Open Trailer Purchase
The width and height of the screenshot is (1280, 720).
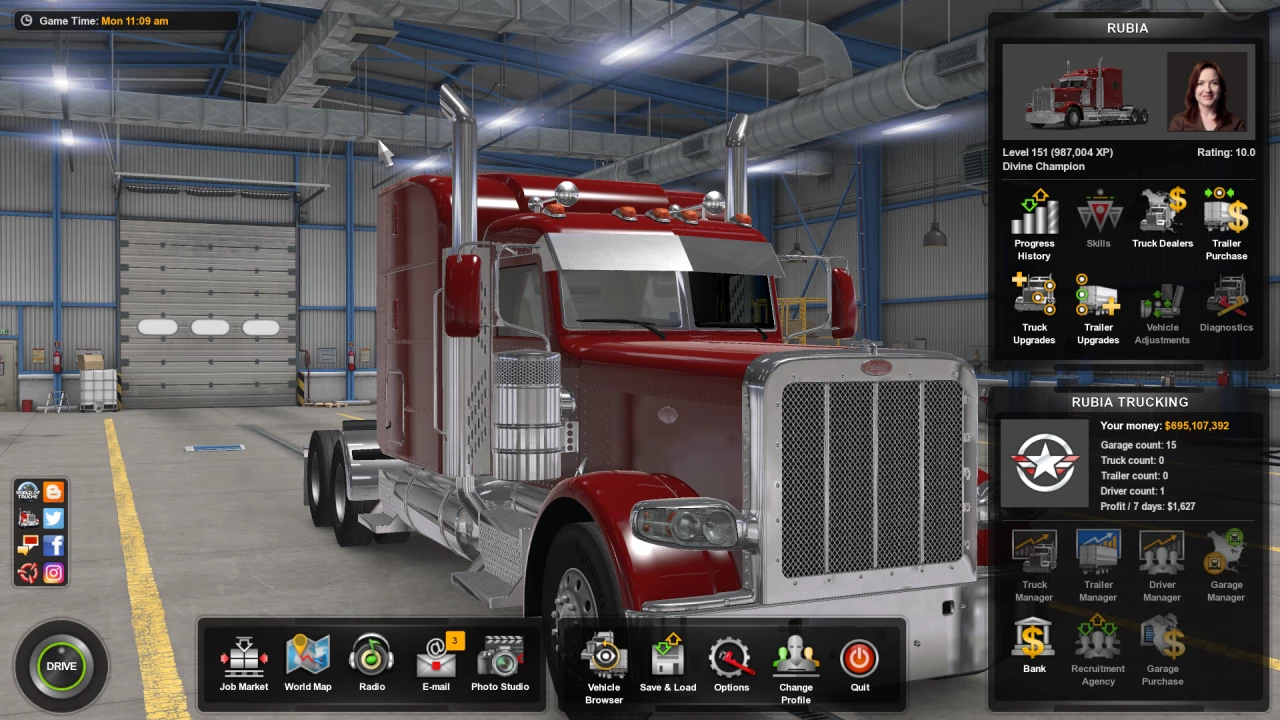coord(1226,225)
